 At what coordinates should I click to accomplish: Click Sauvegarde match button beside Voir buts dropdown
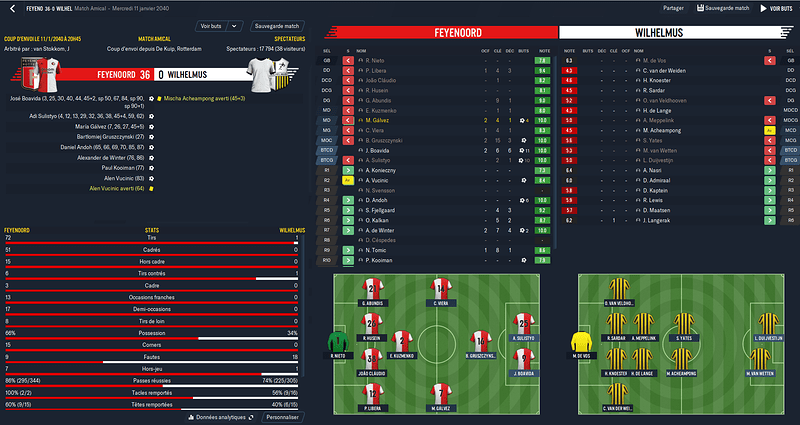pos(276,24)
